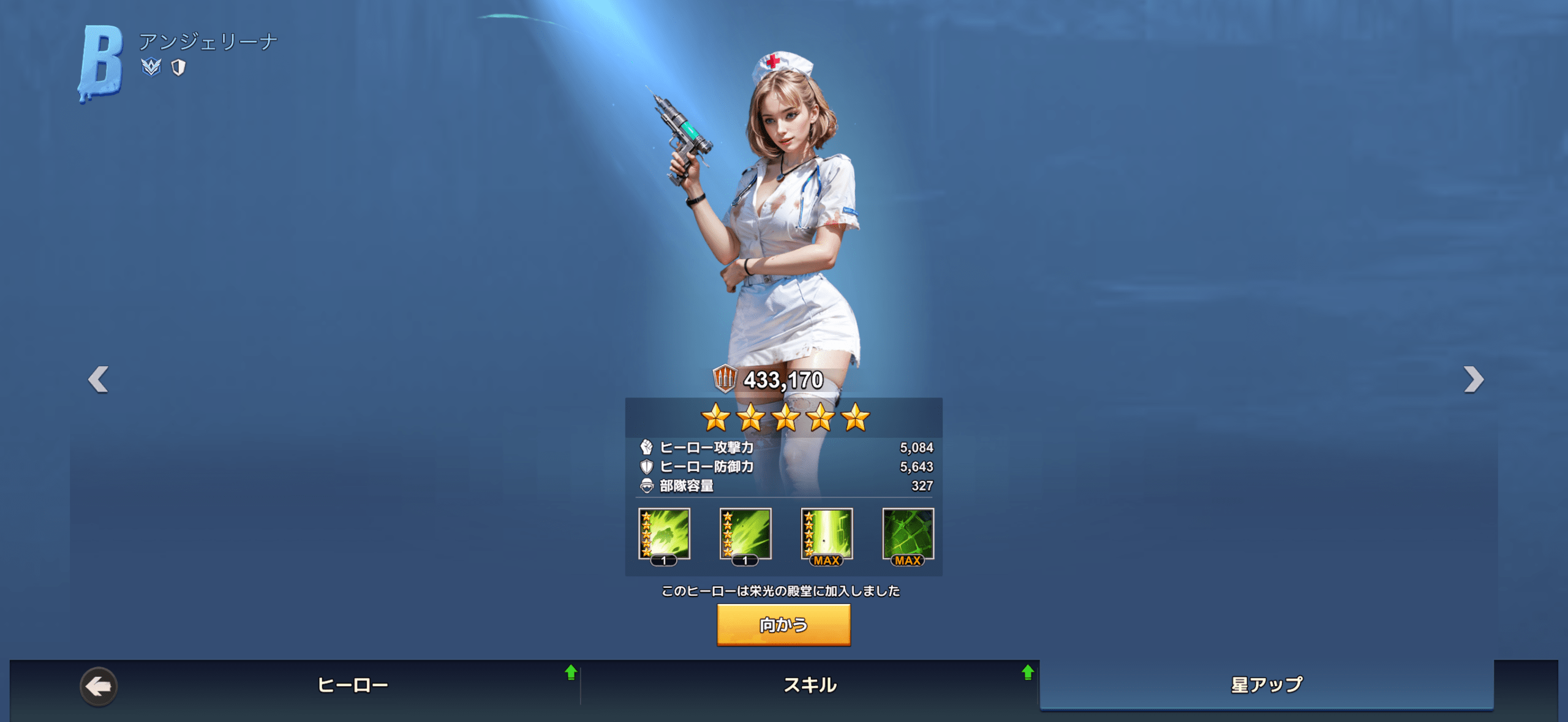Go to previous hero with left arrow

point(99,380)
